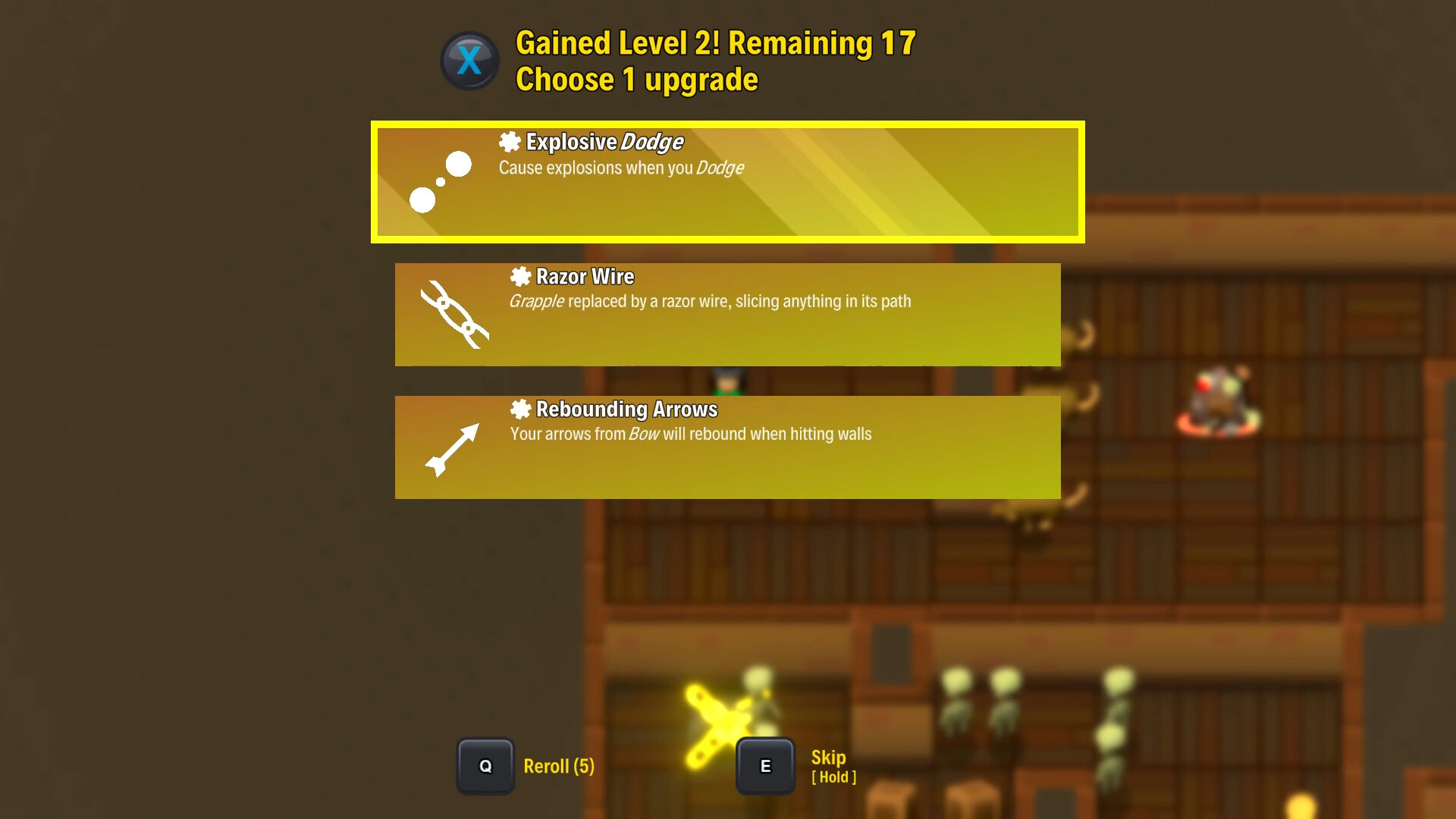The width and height of the screenshot is (1456, 819).
Task: Click the E keycap icon for Skip
Action: (765, 765)
